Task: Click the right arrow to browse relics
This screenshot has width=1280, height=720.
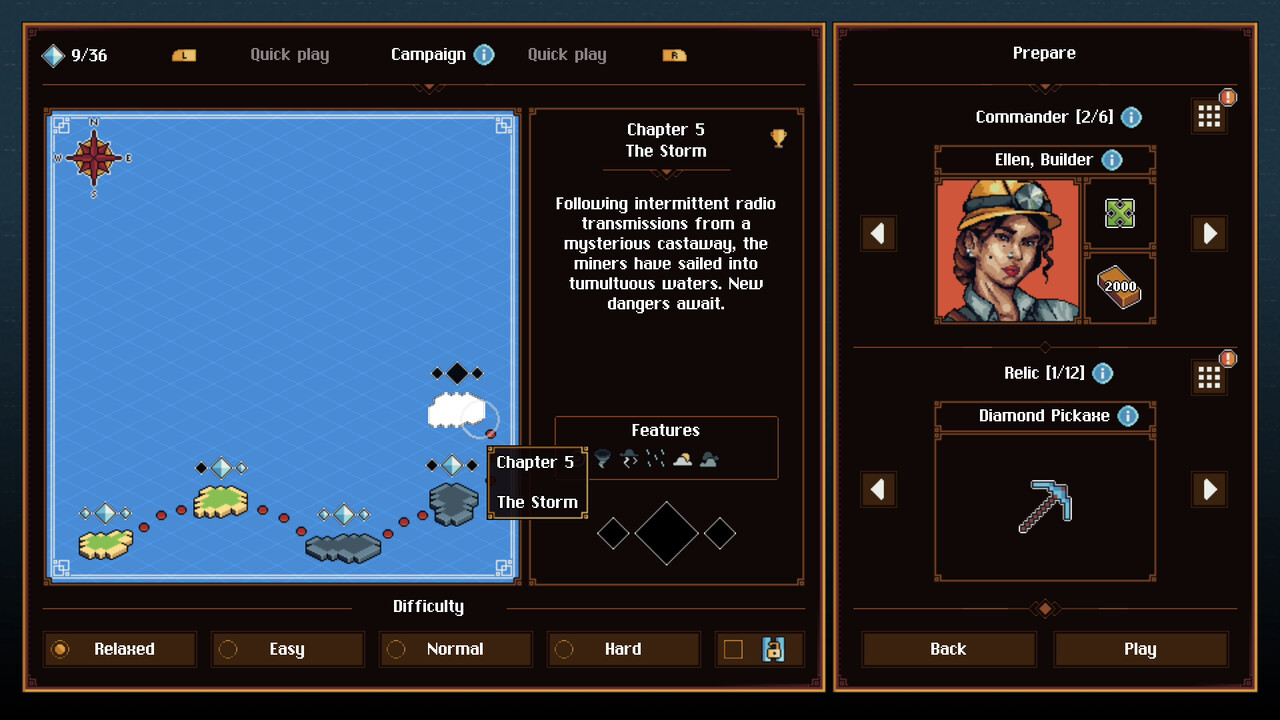Action: (x=1208, y=490)
